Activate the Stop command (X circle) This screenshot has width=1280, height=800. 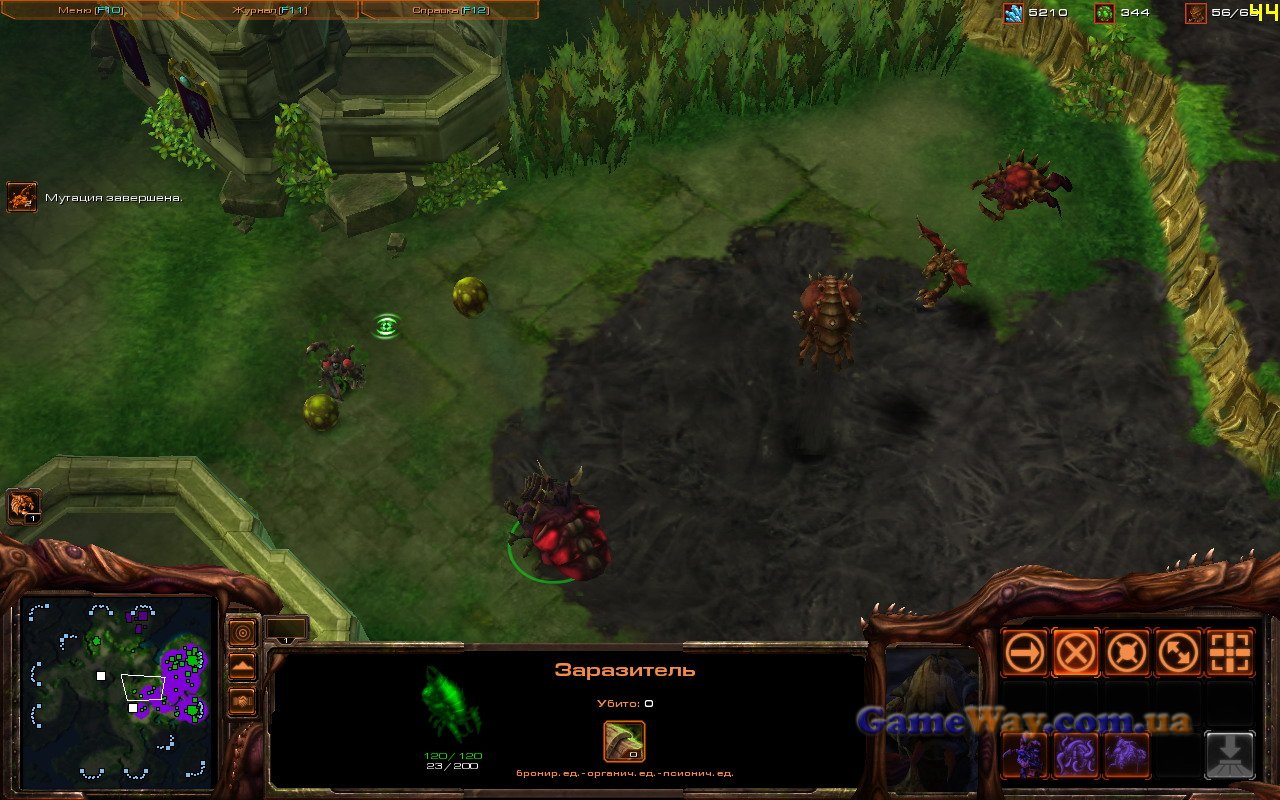point(1076,653)
